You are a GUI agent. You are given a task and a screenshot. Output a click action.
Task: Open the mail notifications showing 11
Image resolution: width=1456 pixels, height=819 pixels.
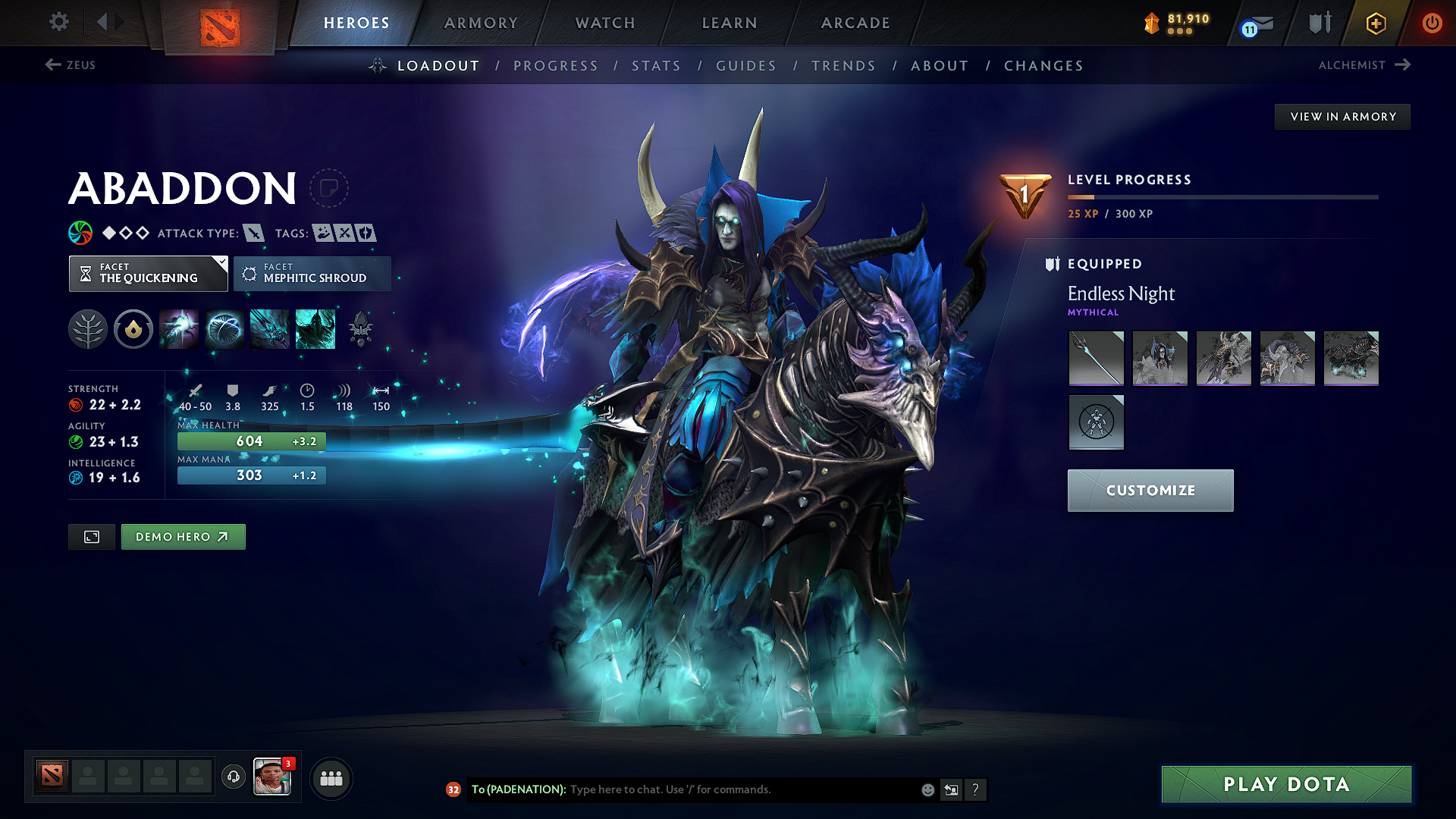[x=1255, y=23]
